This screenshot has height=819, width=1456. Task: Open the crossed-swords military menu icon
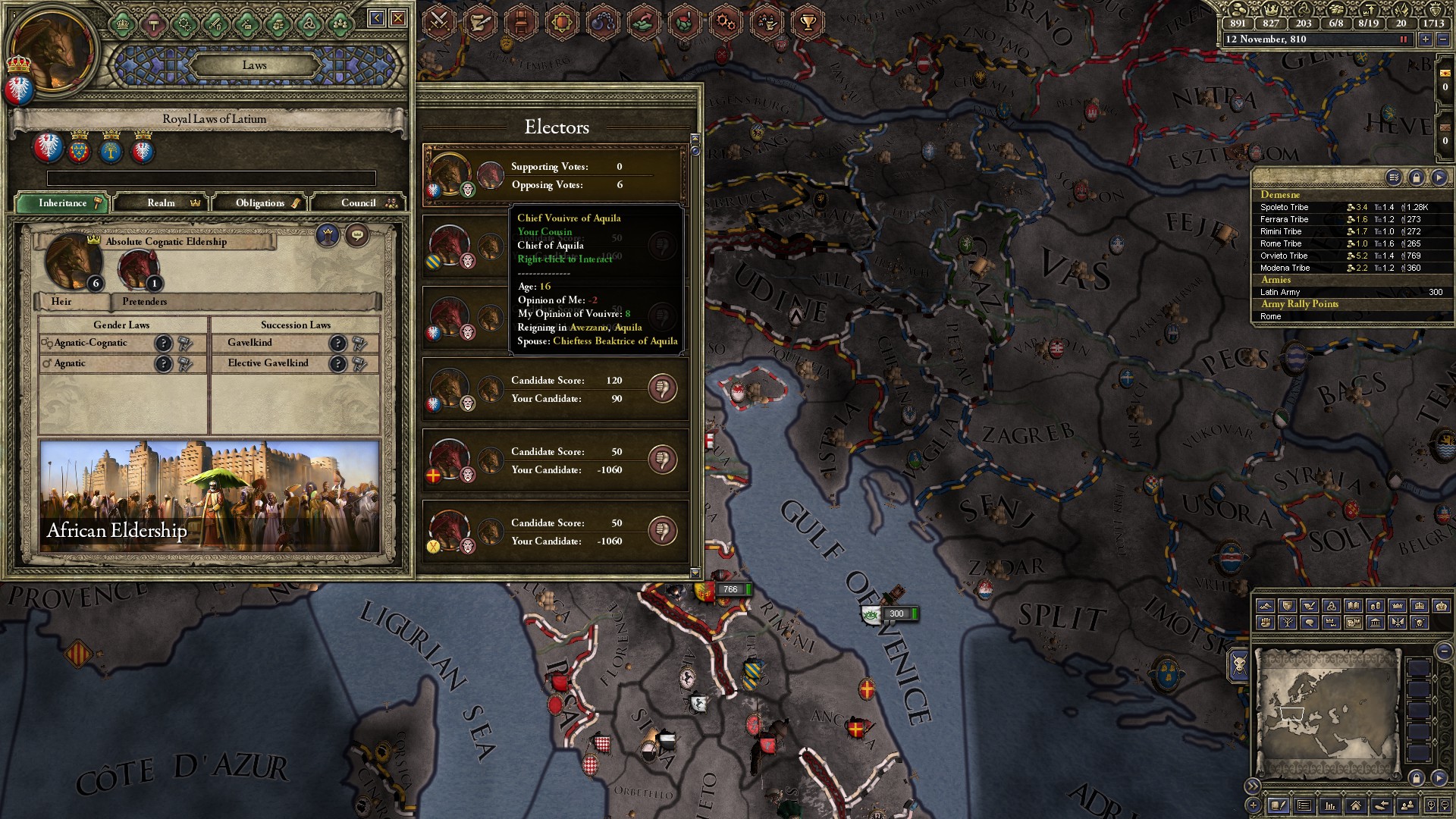[x=438, y=21]
